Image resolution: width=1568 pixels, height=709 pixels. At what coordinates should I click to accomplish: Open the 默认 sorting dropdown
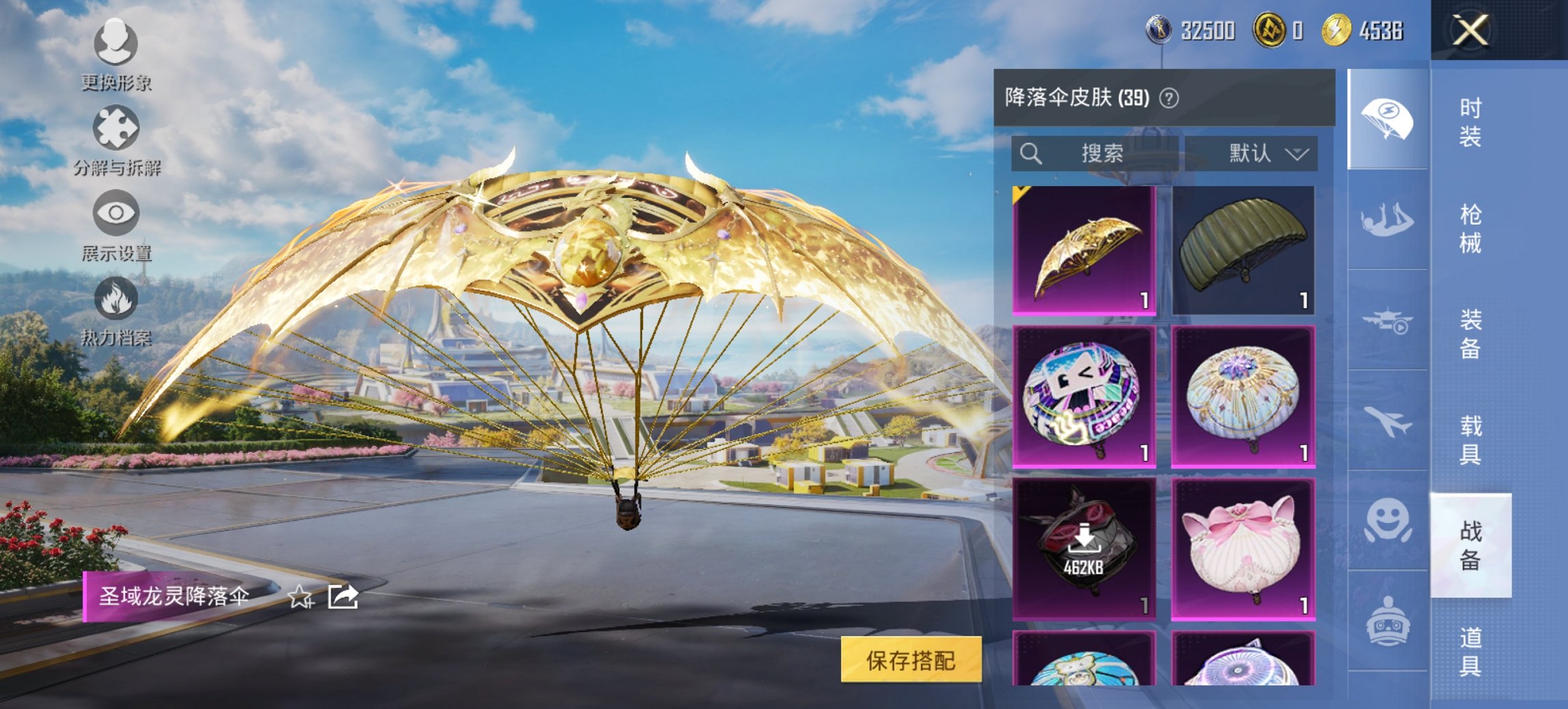click(x=1265, y=153)
